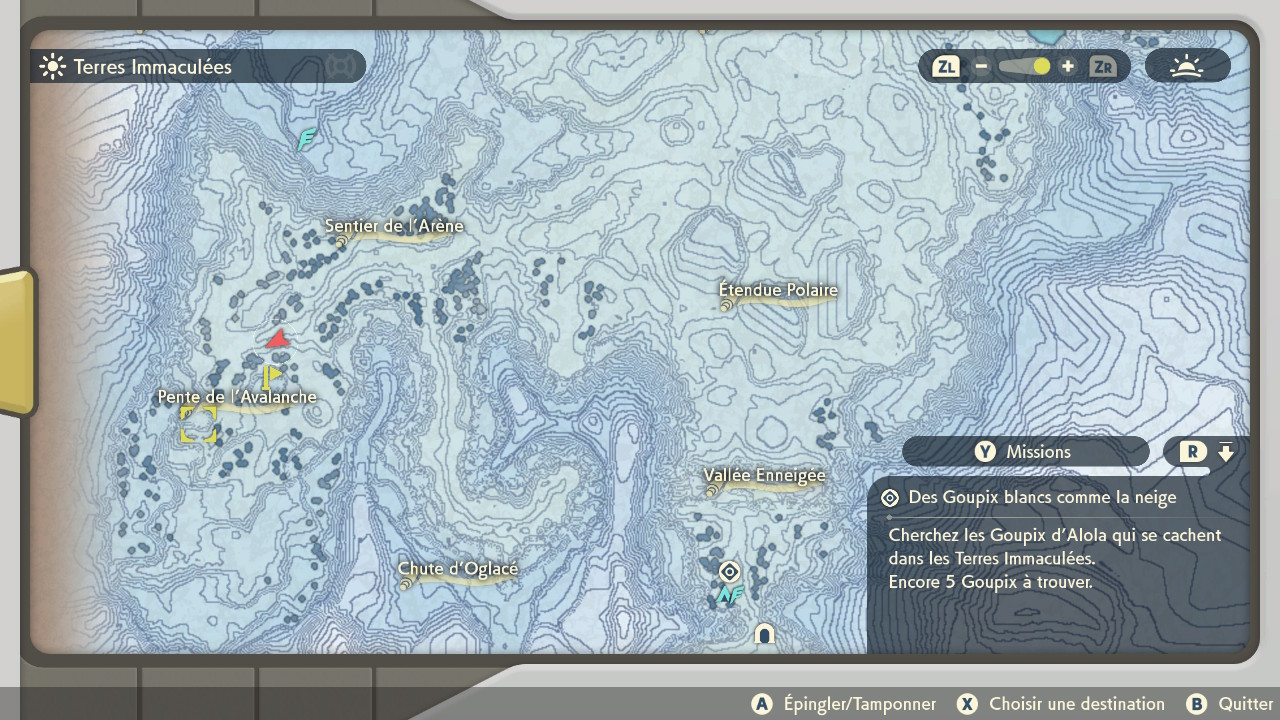Select the cave entrance icon on map
This screenshot has height=720, width=1280.
pyautogui.click(x=765, y=634)
